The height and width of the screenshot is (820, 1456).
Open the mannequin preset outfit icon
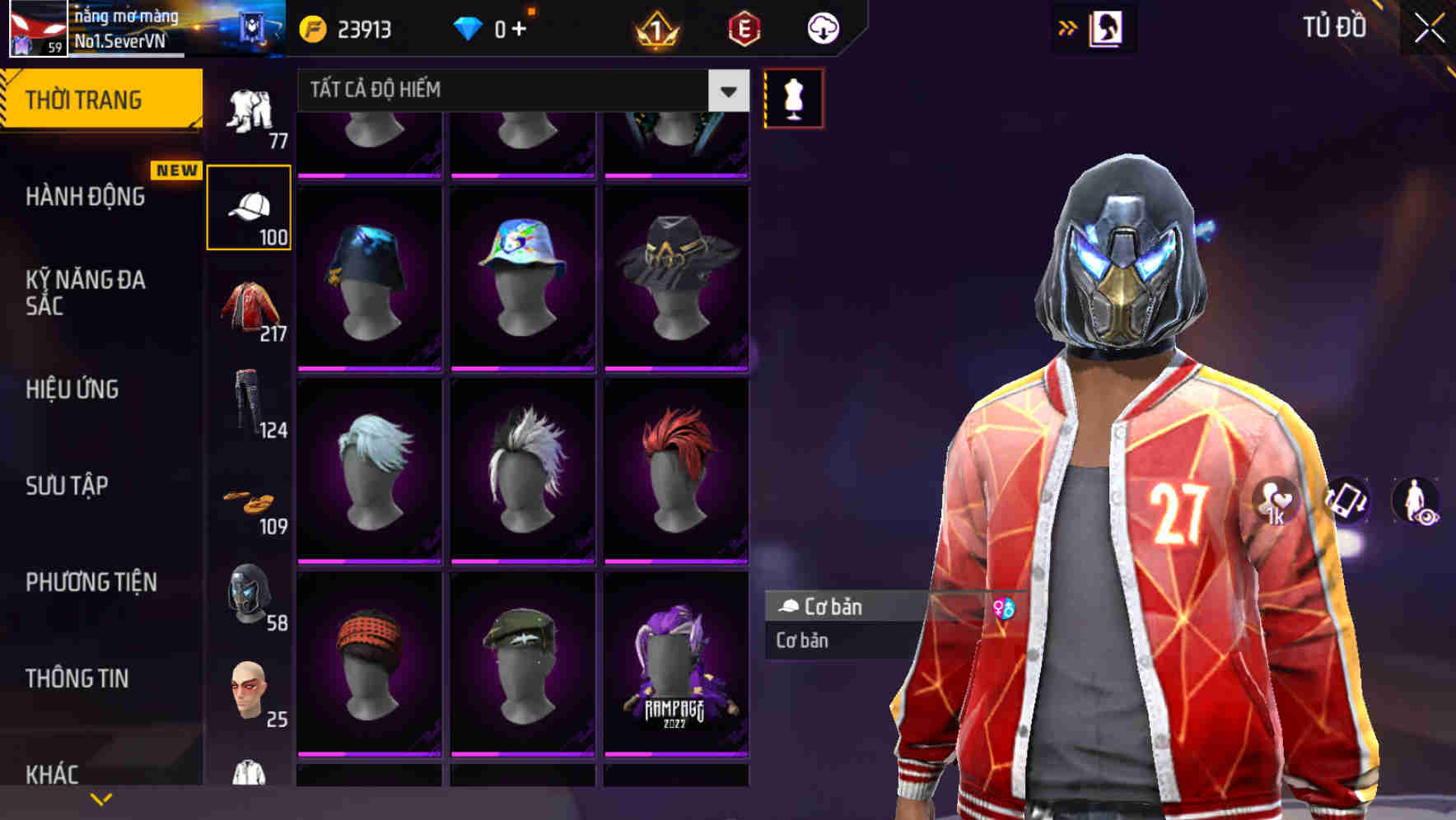792,96
